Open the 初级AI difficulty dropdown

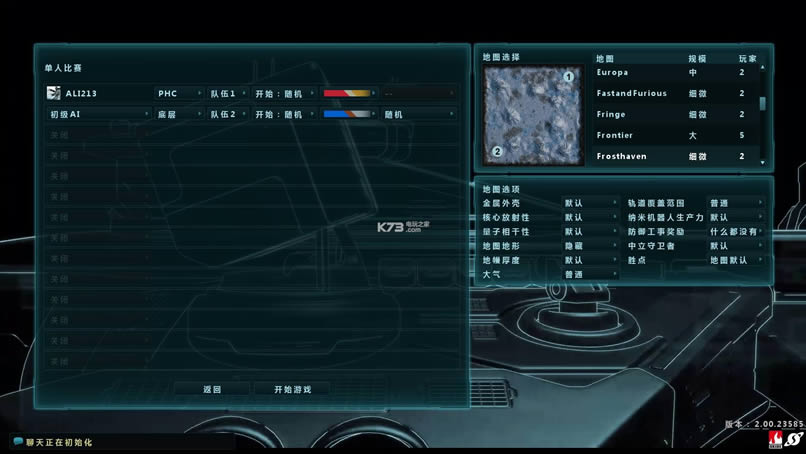coord(98,114)
